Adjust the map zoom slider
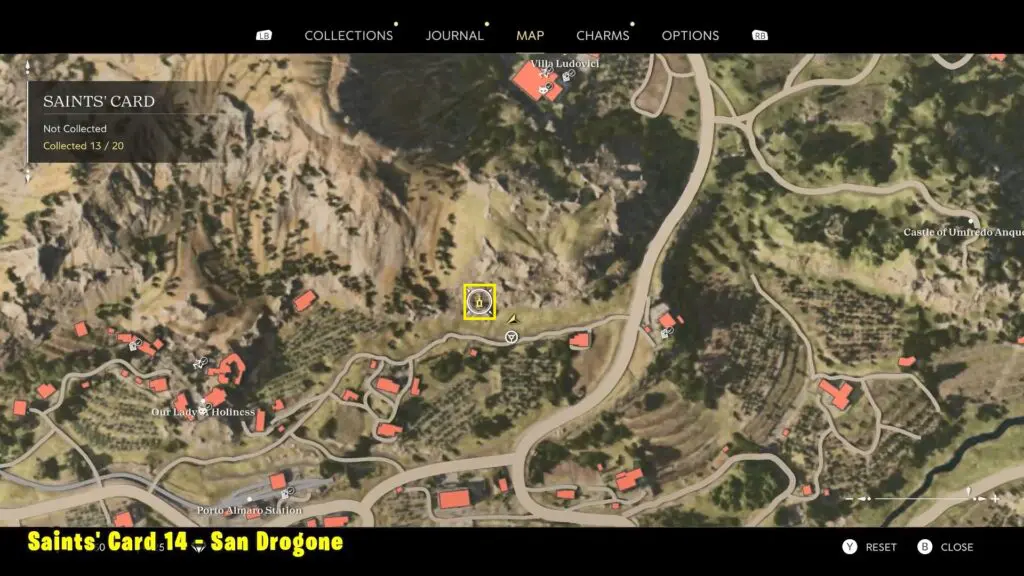The height and width of the screenshot is (576, 1024). 920,498
